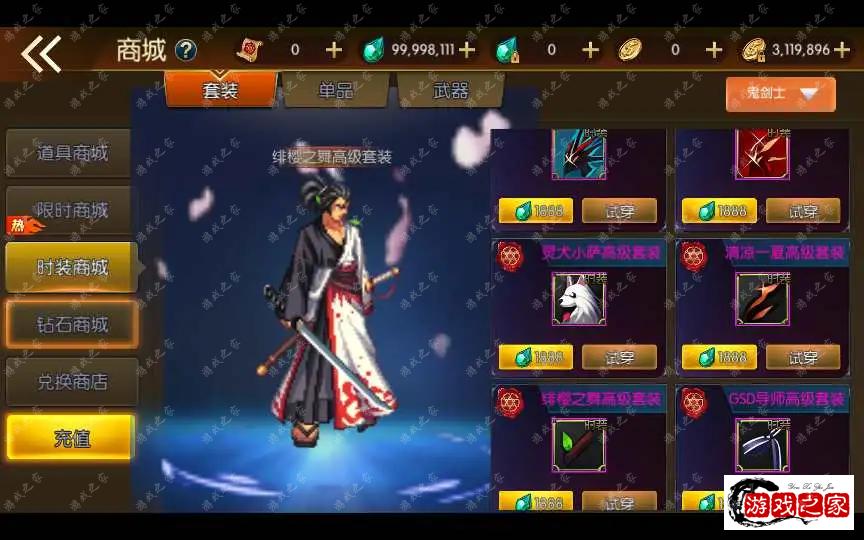864x540 pixels.
Task: Open the 钻石商城 category
Action: pos(72,325)
